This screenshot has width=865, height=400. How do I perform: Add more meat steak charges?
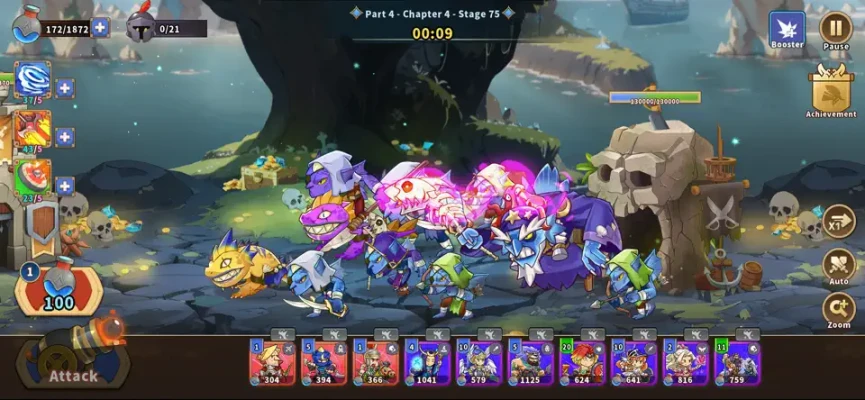point(65,186)
